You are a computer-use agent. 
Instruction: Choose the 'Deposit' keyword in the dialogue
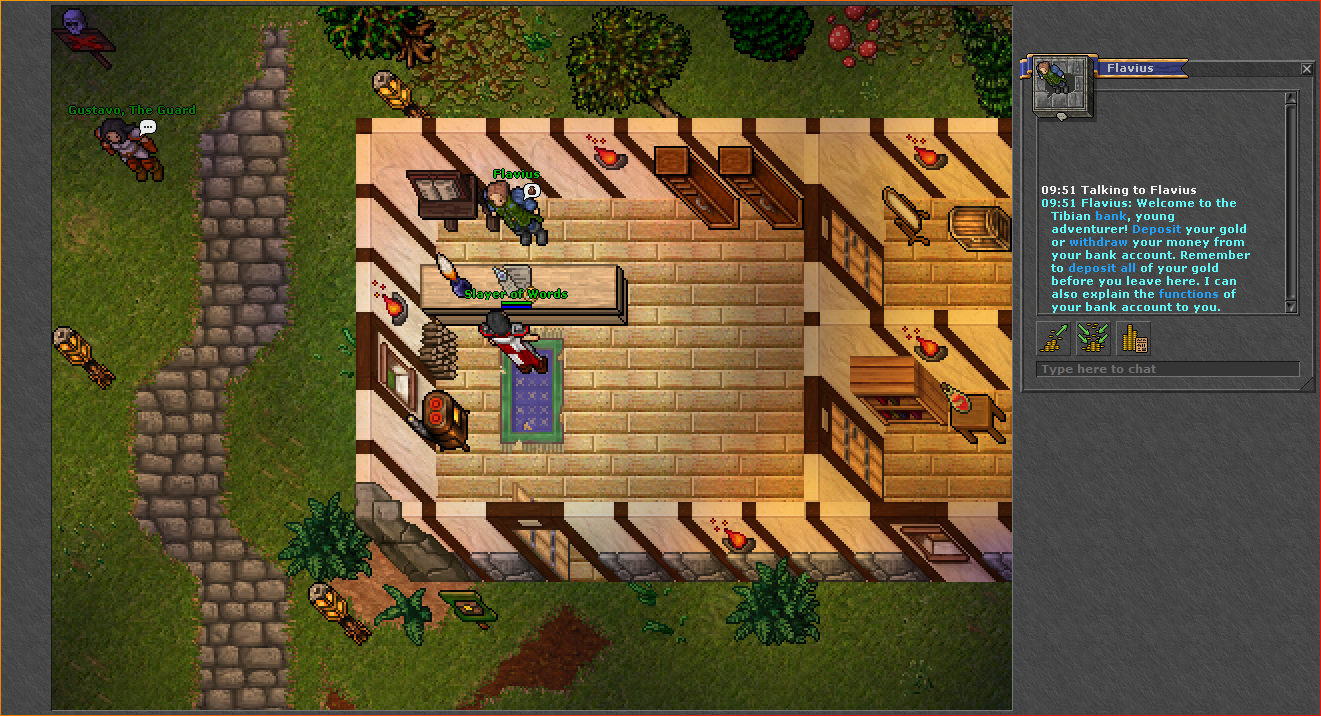tap(1156, 229)
